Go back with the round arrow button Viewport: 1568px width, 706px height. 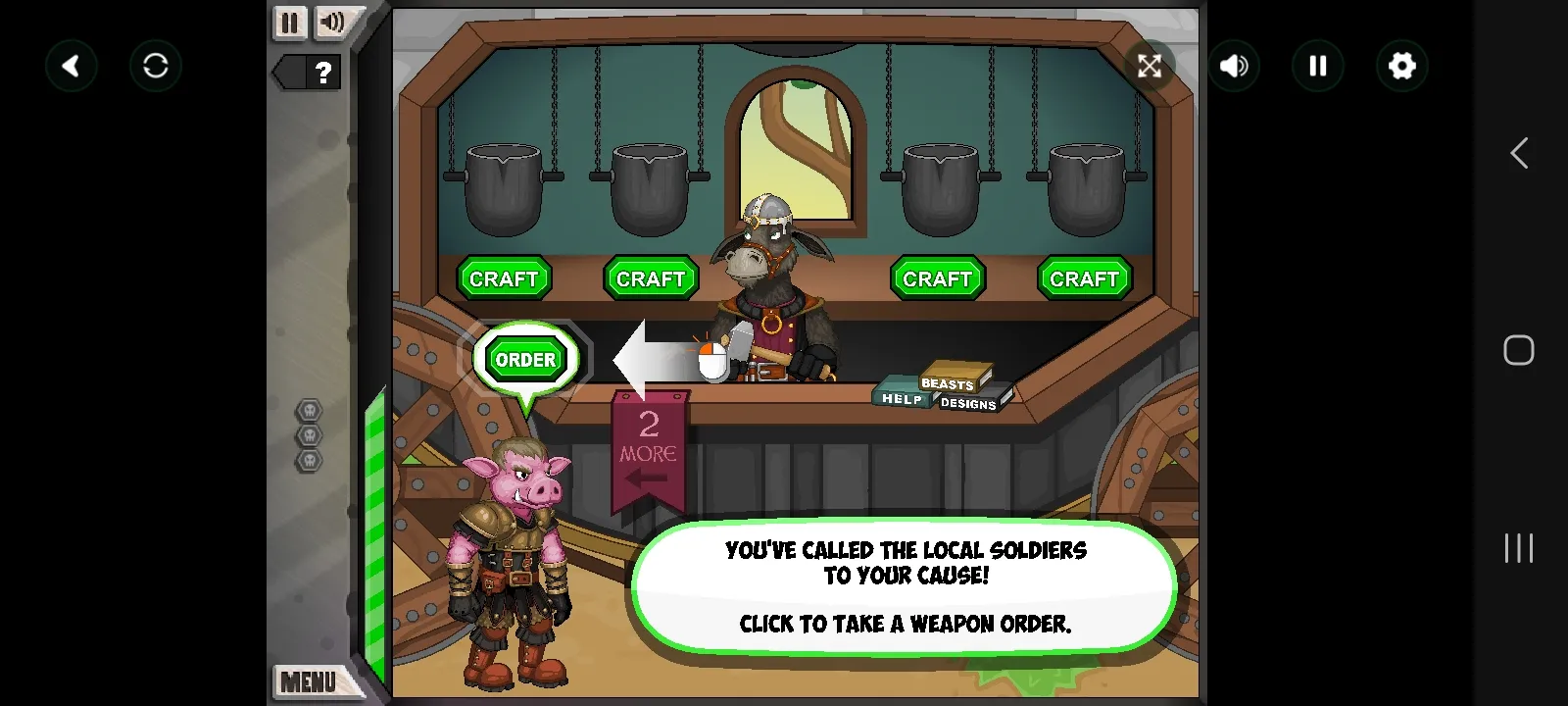(x=72, y=66)
